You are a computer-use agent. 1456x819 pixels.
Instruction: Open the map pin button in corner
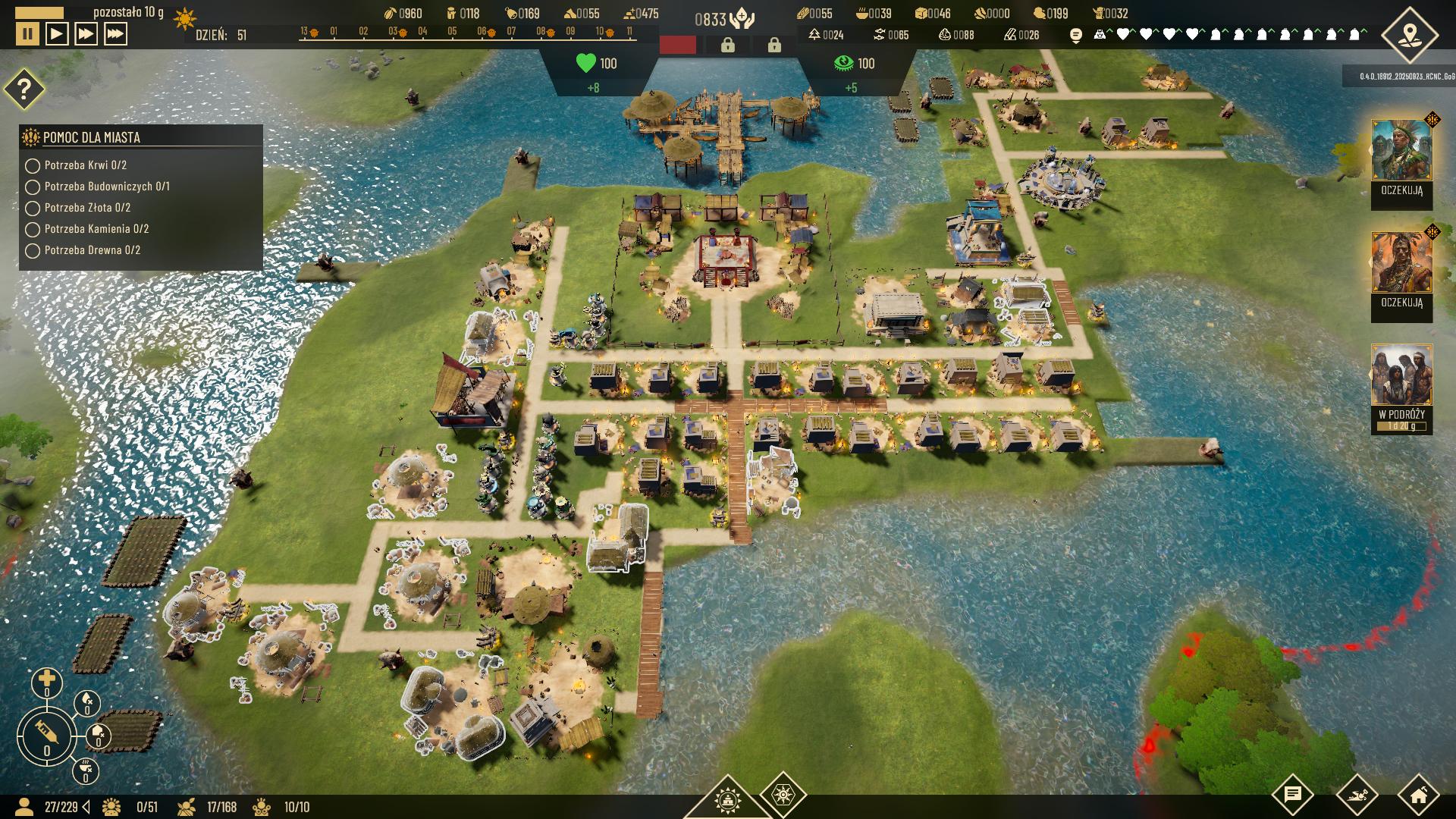(1409, 35)
